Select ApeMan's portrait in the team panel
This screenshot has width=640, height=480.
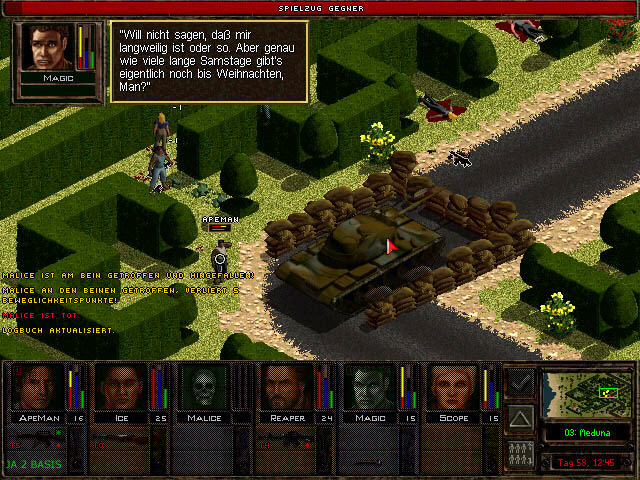pos(37,388)
